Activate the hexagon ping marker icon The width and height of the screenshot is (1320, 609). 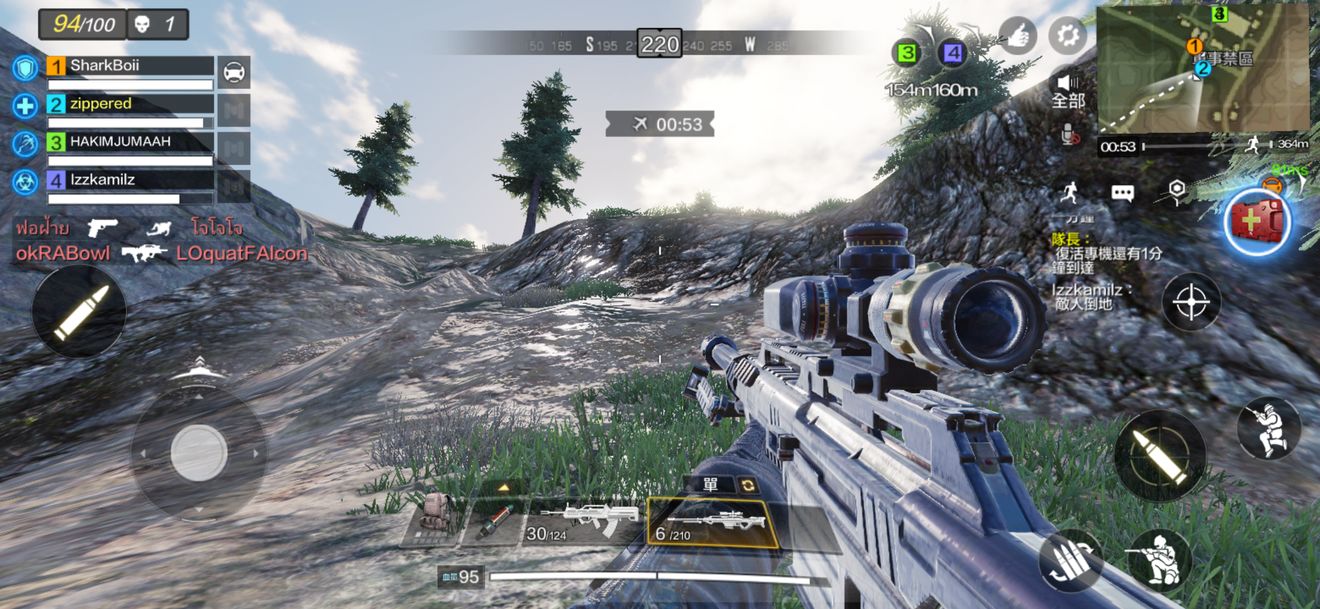1177,191
